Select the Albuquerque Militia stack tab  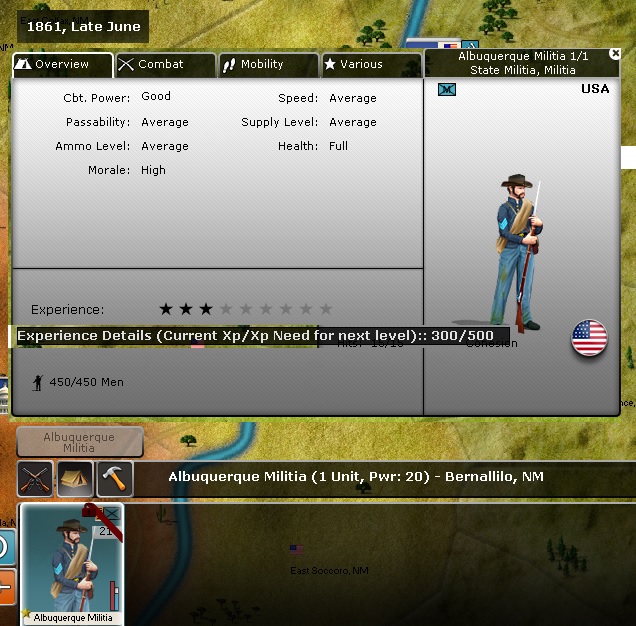coord(79,442)
